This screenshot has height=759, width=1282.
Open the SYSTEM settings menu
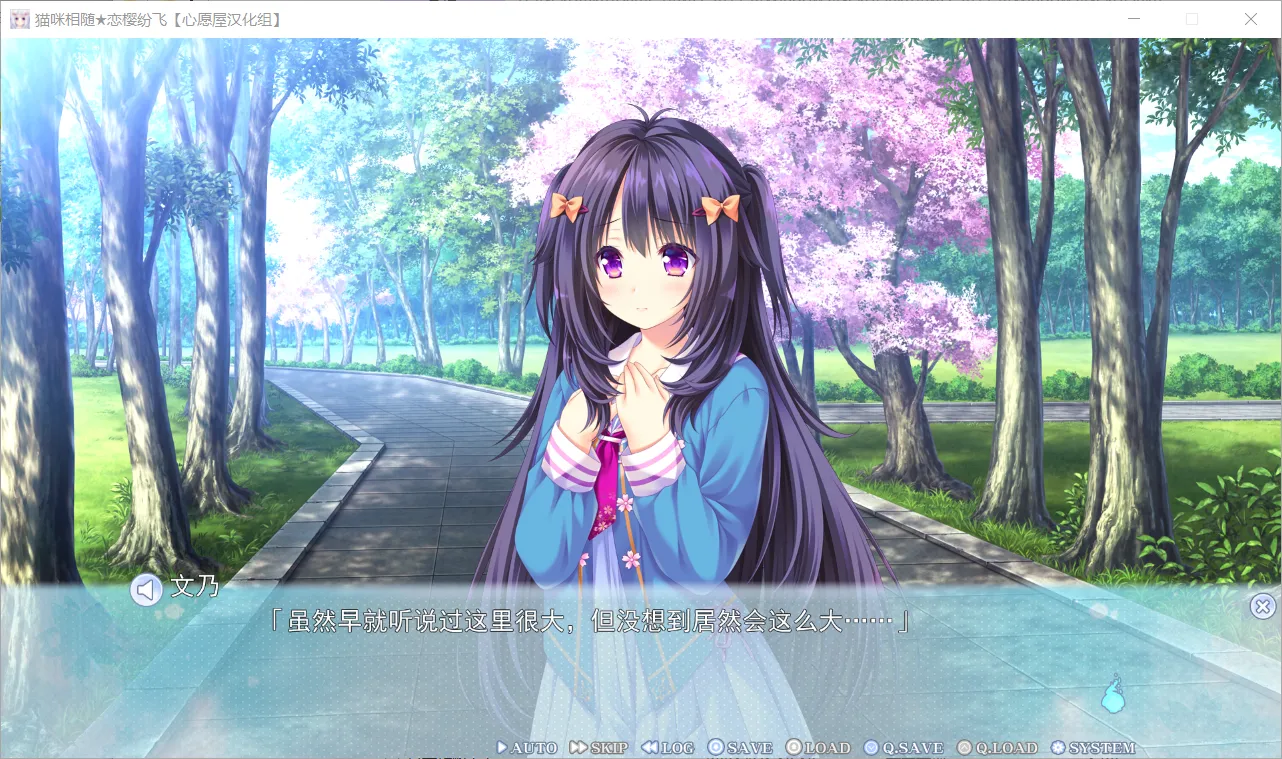click(x=1093, y=748)
